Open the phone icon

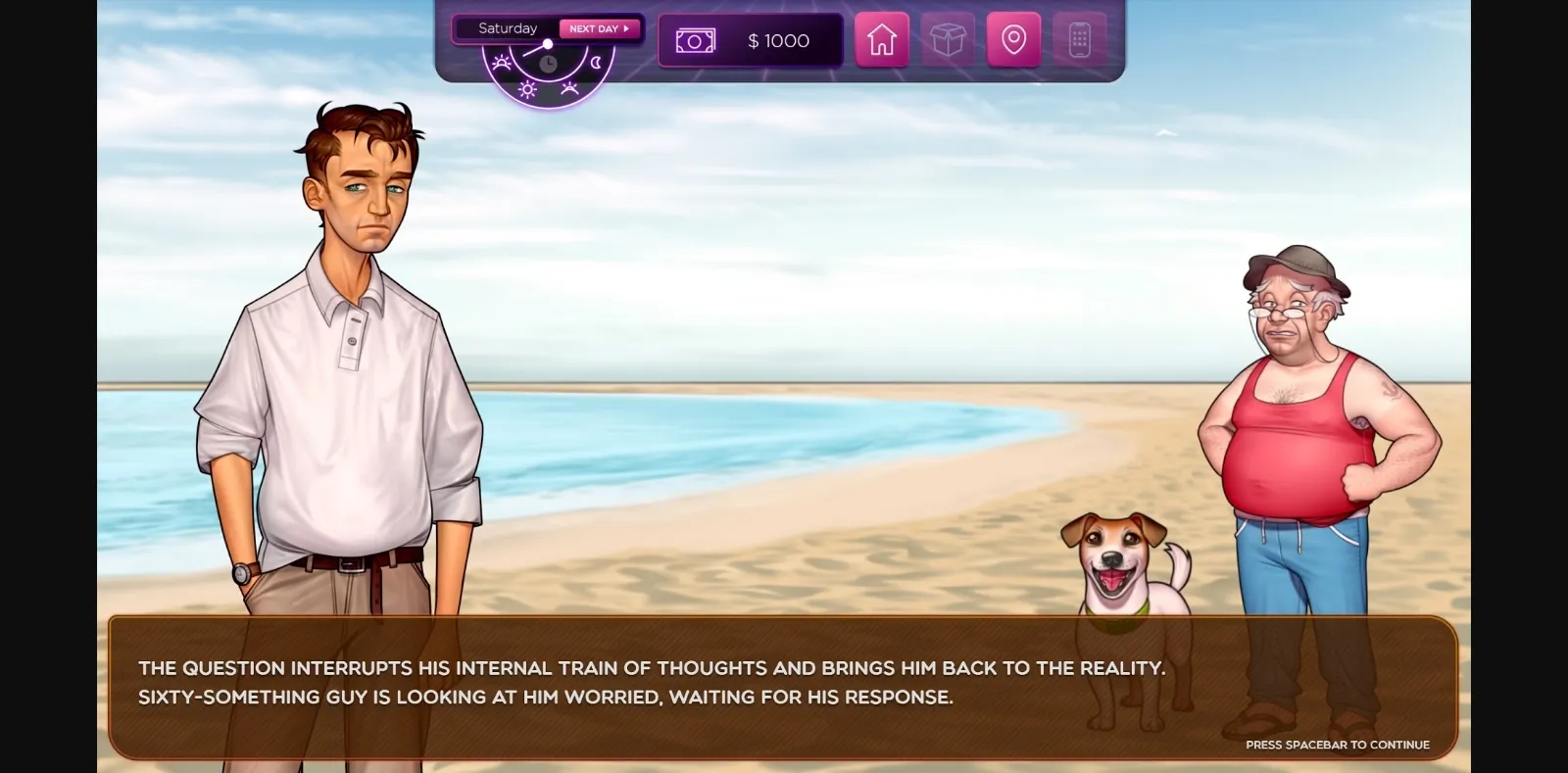1079,40
